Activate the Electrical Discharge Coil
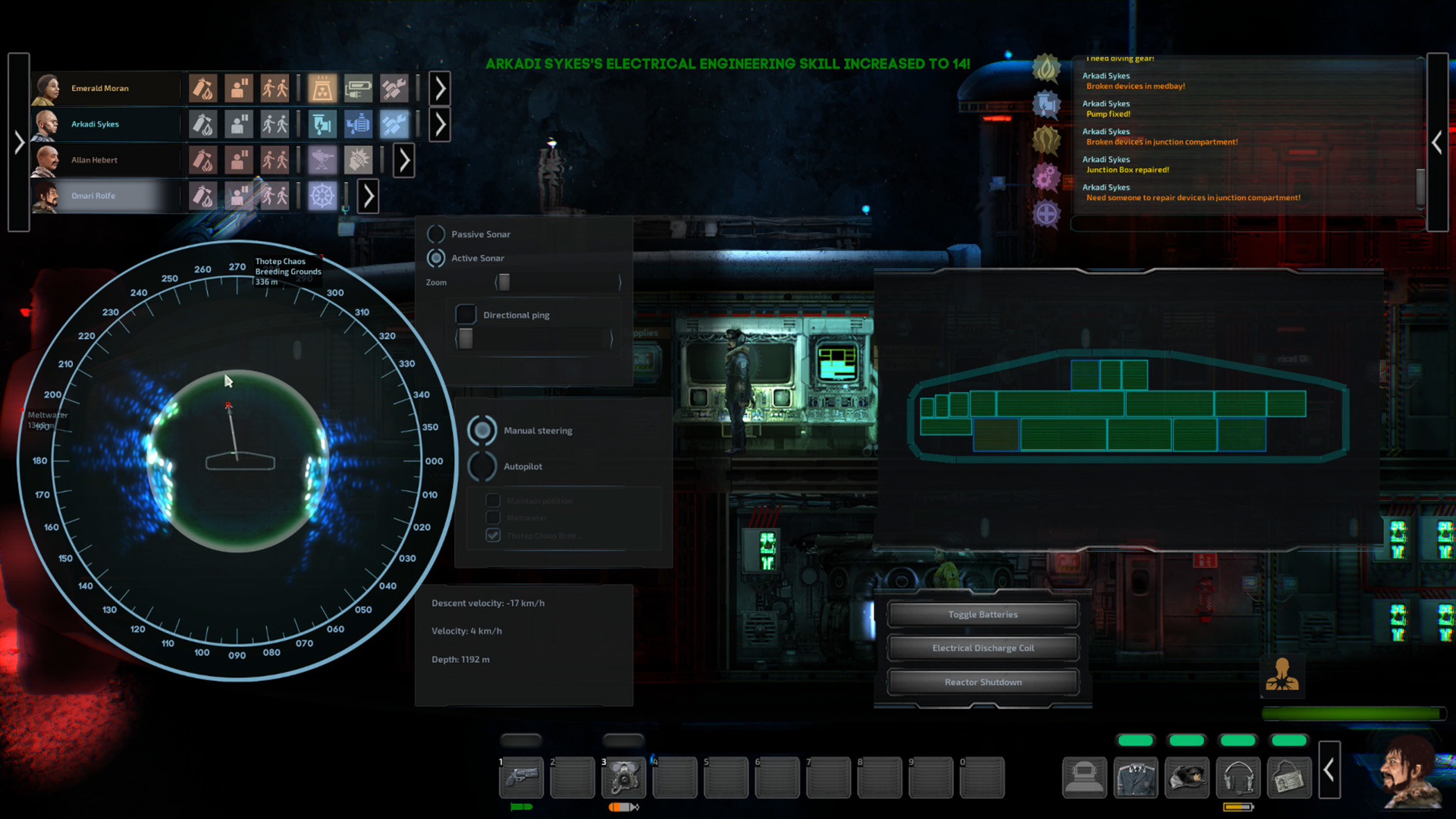Image resolution: width=1456 pixels, height=819 pixels. [983, 648]
